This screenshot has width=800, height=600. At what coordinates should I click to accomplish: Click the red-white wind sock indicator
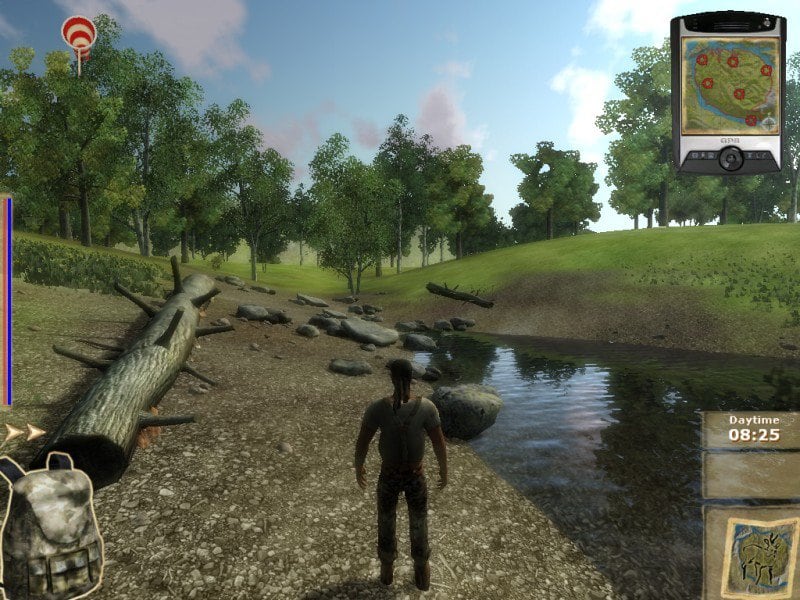click(x=79, y=35)
